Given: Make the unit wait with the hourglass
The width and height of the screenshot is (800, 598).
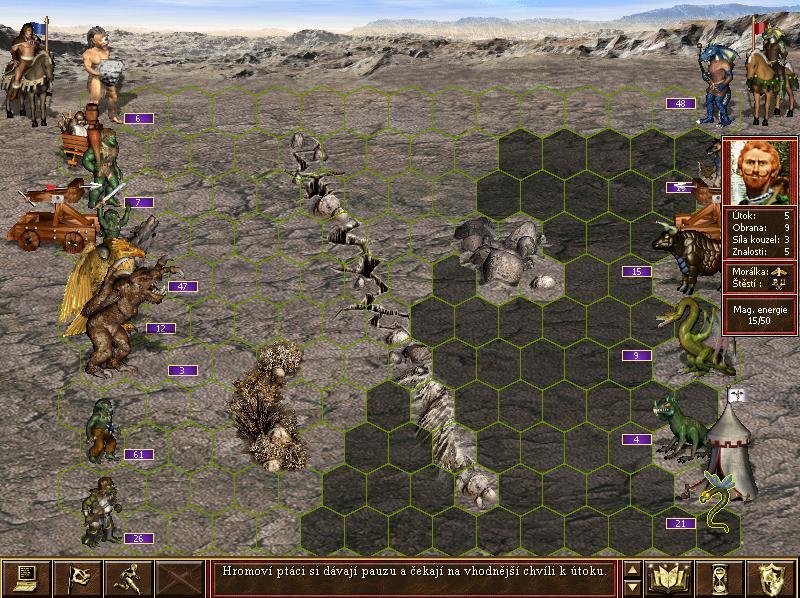Looking at the screenshot, I should click(719, 576).
